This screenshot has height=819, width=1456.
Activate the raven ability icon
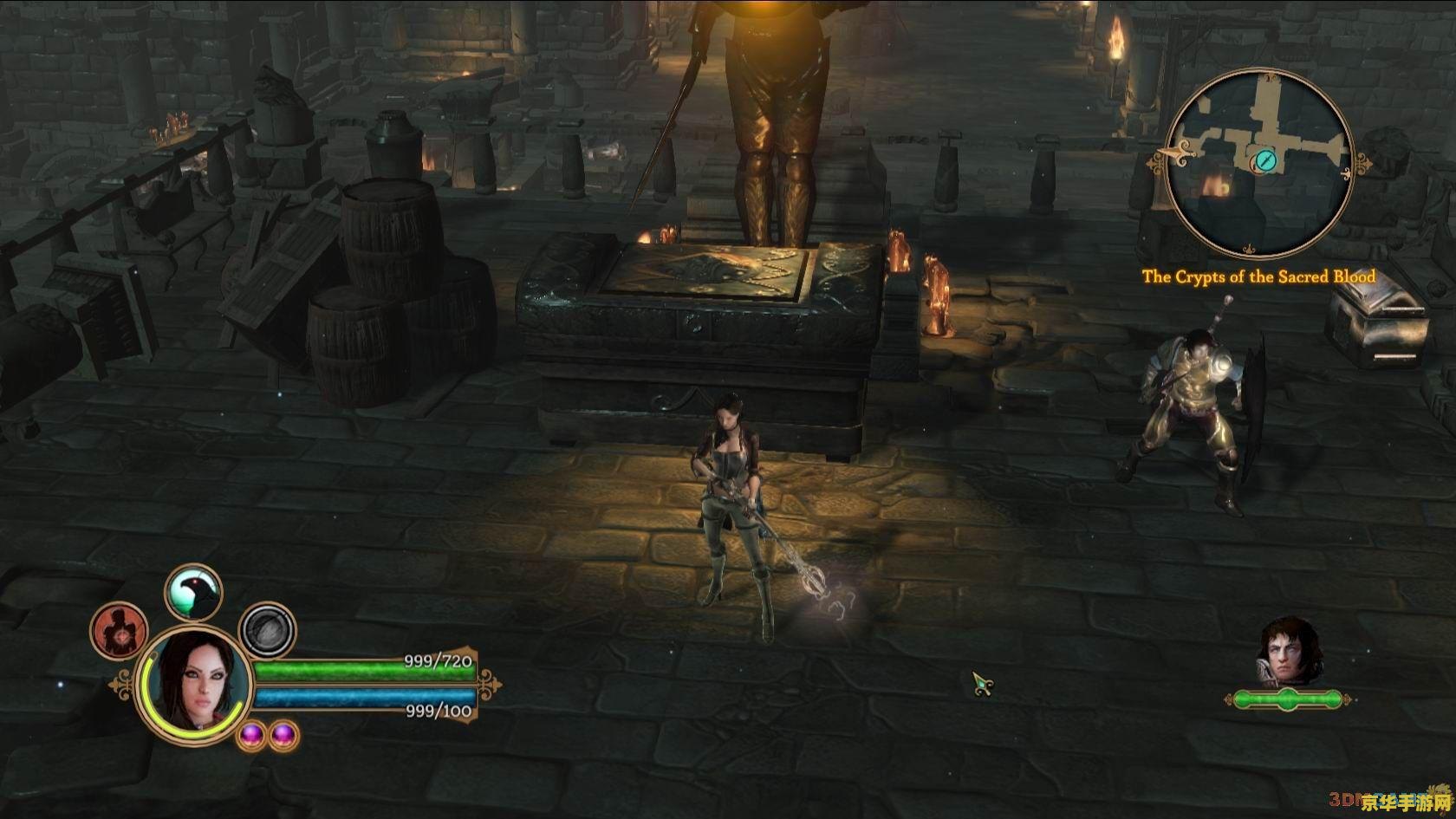click(193, 593)
